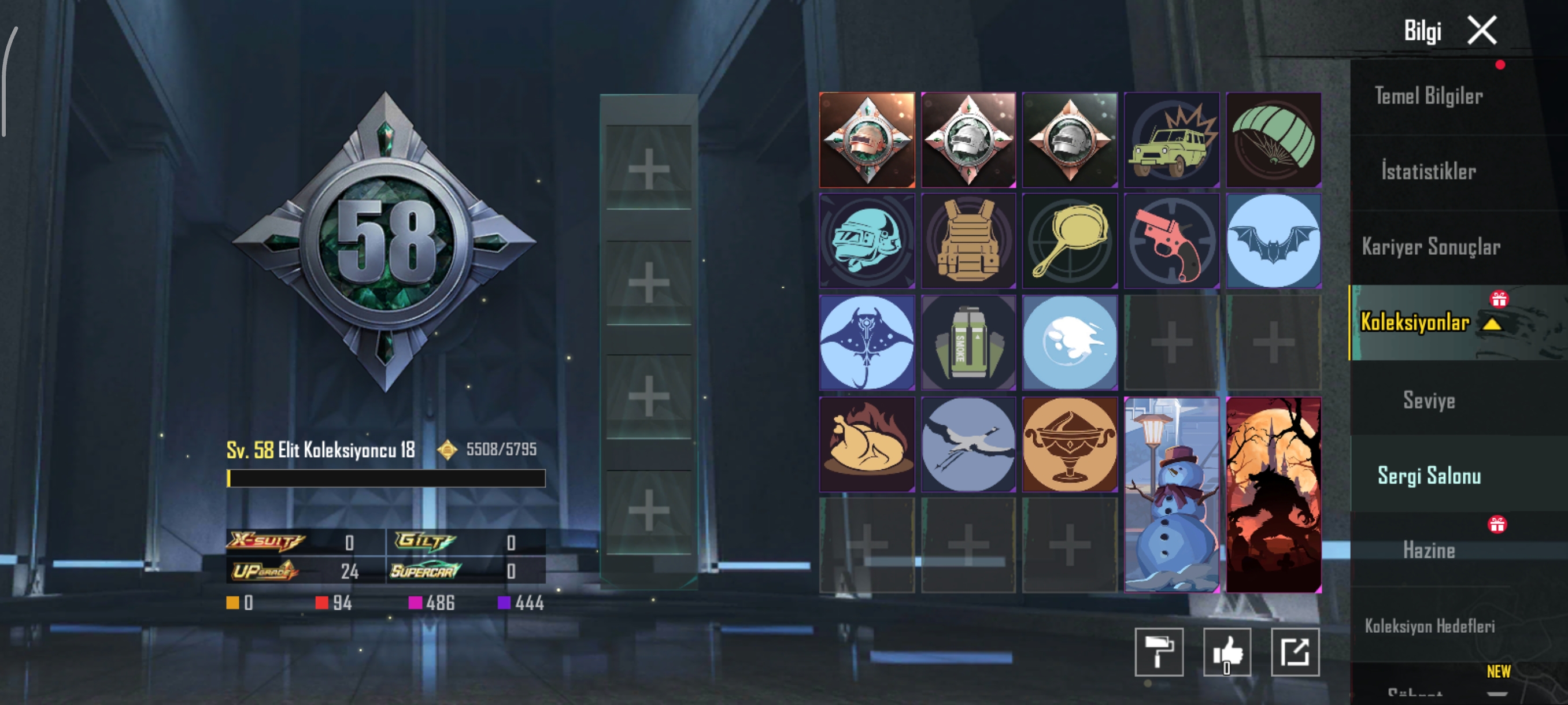1568x705 pixels.
Task: Show Koleksiyon Hedefleri page
Action: tap(1429, 626)
